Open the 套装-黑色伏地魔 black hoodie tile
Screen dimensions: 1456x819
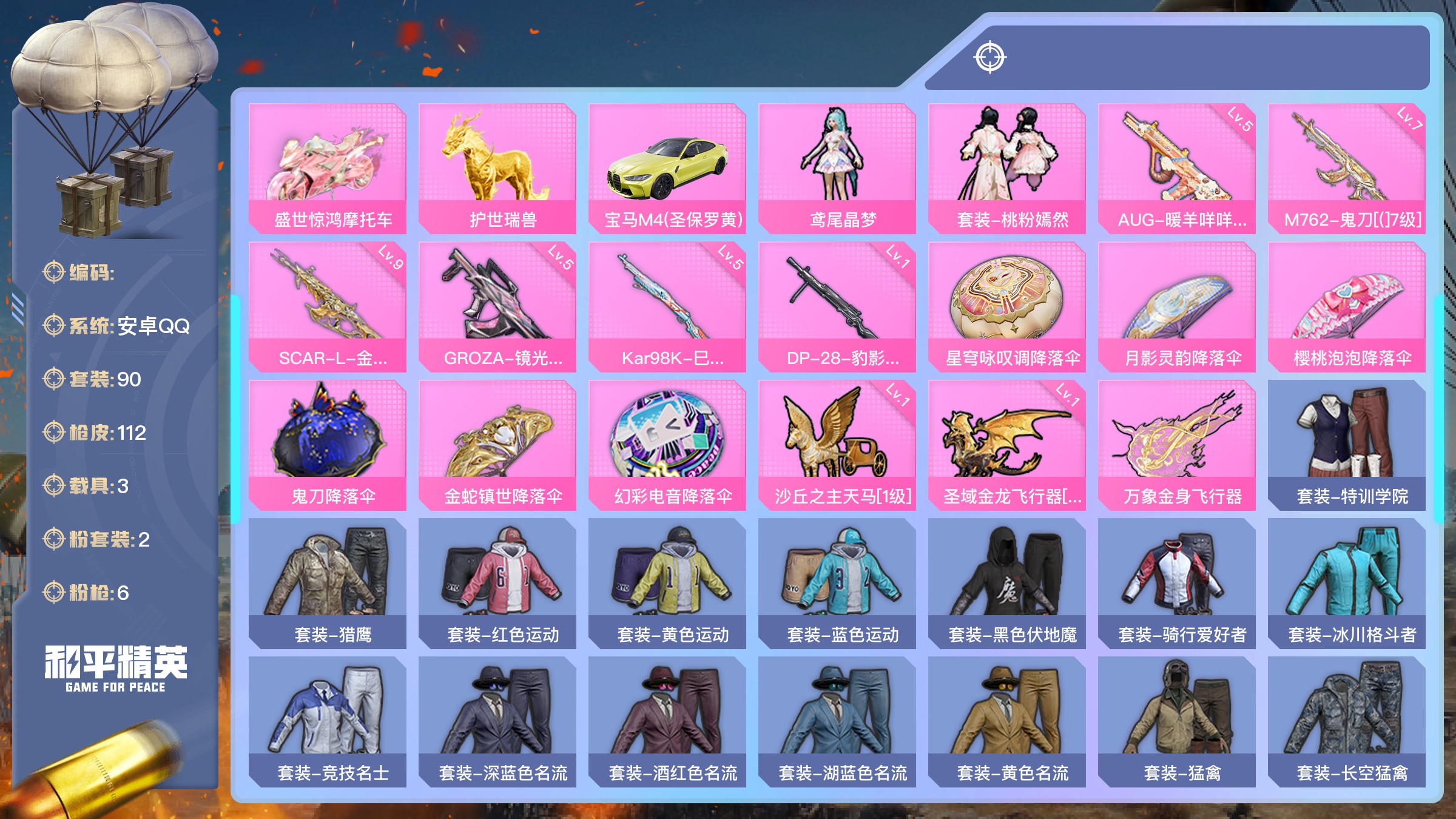click(1007, 583)
